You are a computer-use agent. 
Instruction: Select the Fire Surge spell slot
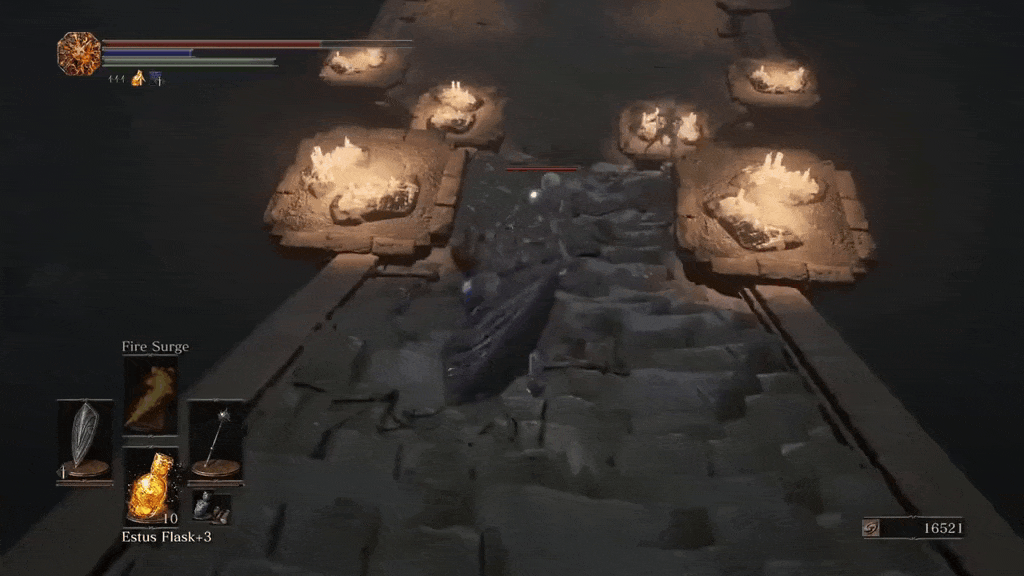(150, 396)
